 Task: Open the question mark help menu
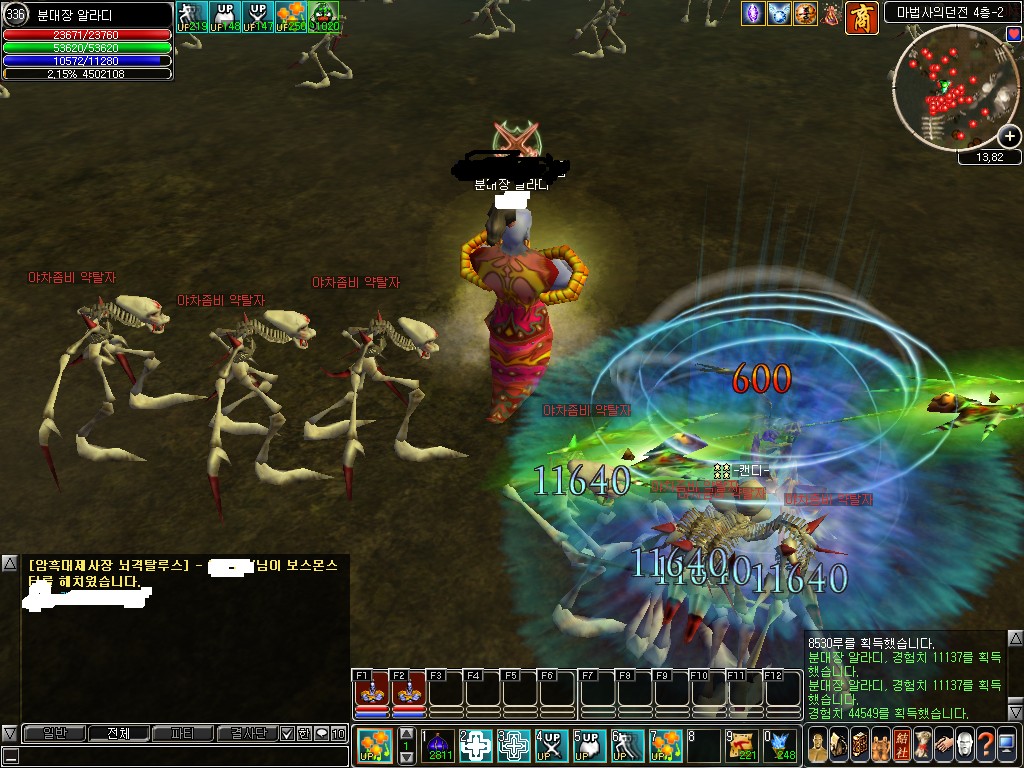pyautogui.click(x=985, y=745)
